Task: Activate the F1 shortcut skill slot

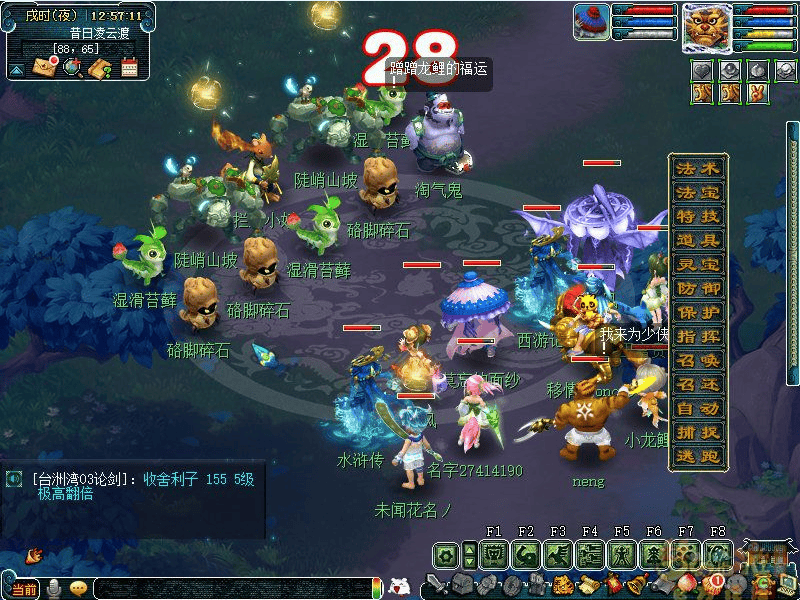Action: [493, 554]
